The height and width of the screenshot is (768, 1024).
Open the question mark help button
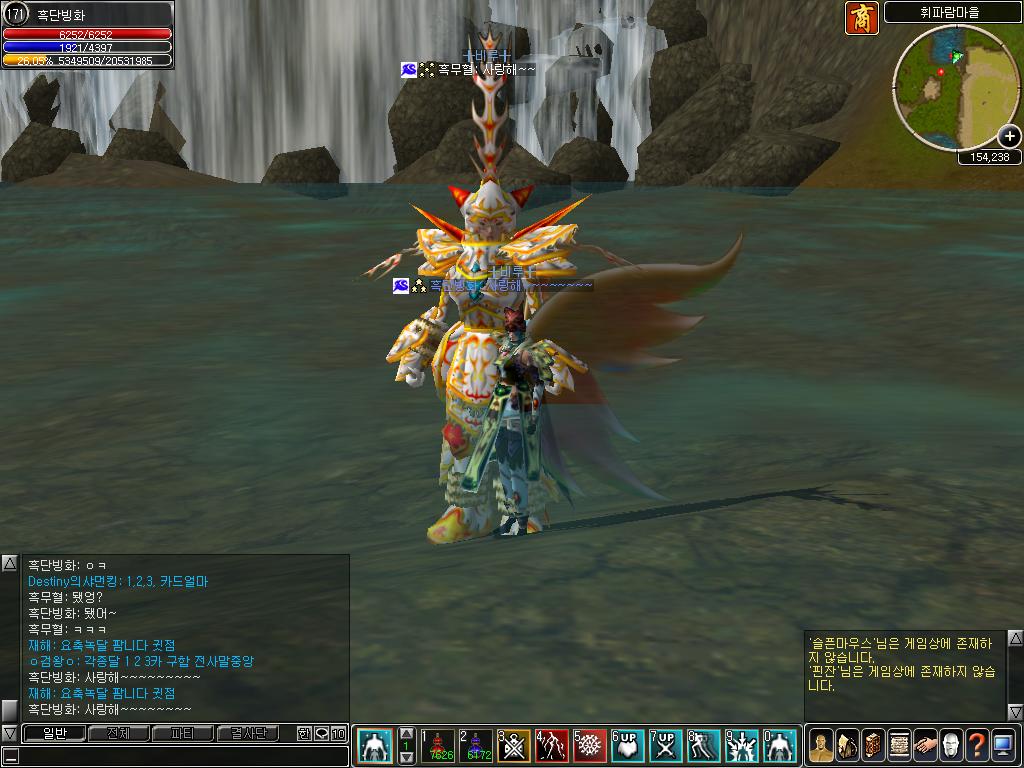coord(976,745)
